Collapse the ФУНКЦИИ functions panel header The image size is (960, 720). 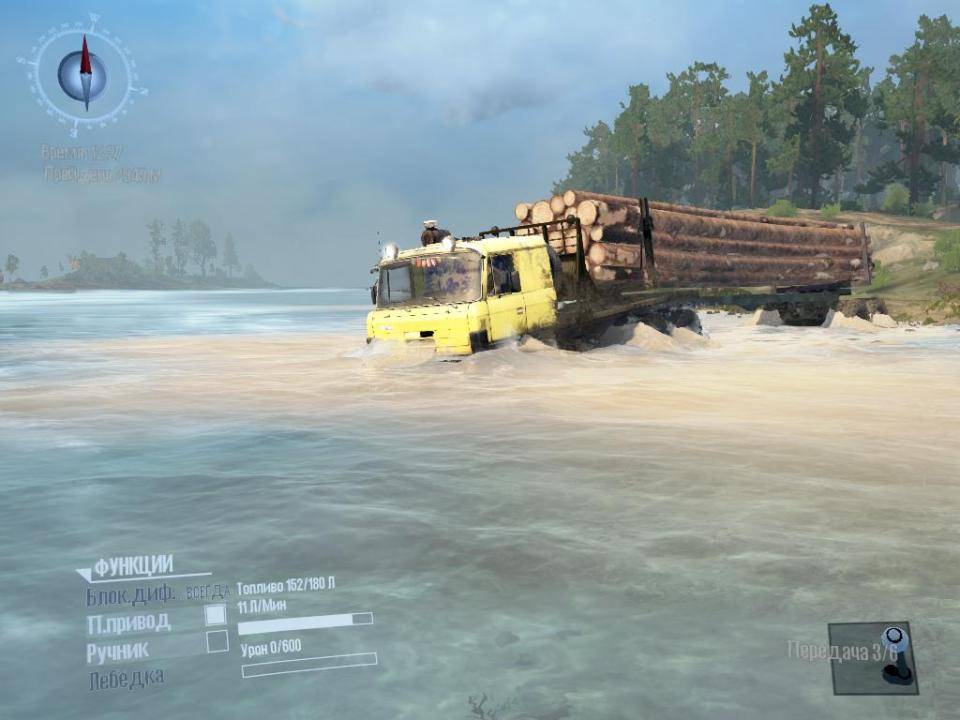click(x=130, y=566)
